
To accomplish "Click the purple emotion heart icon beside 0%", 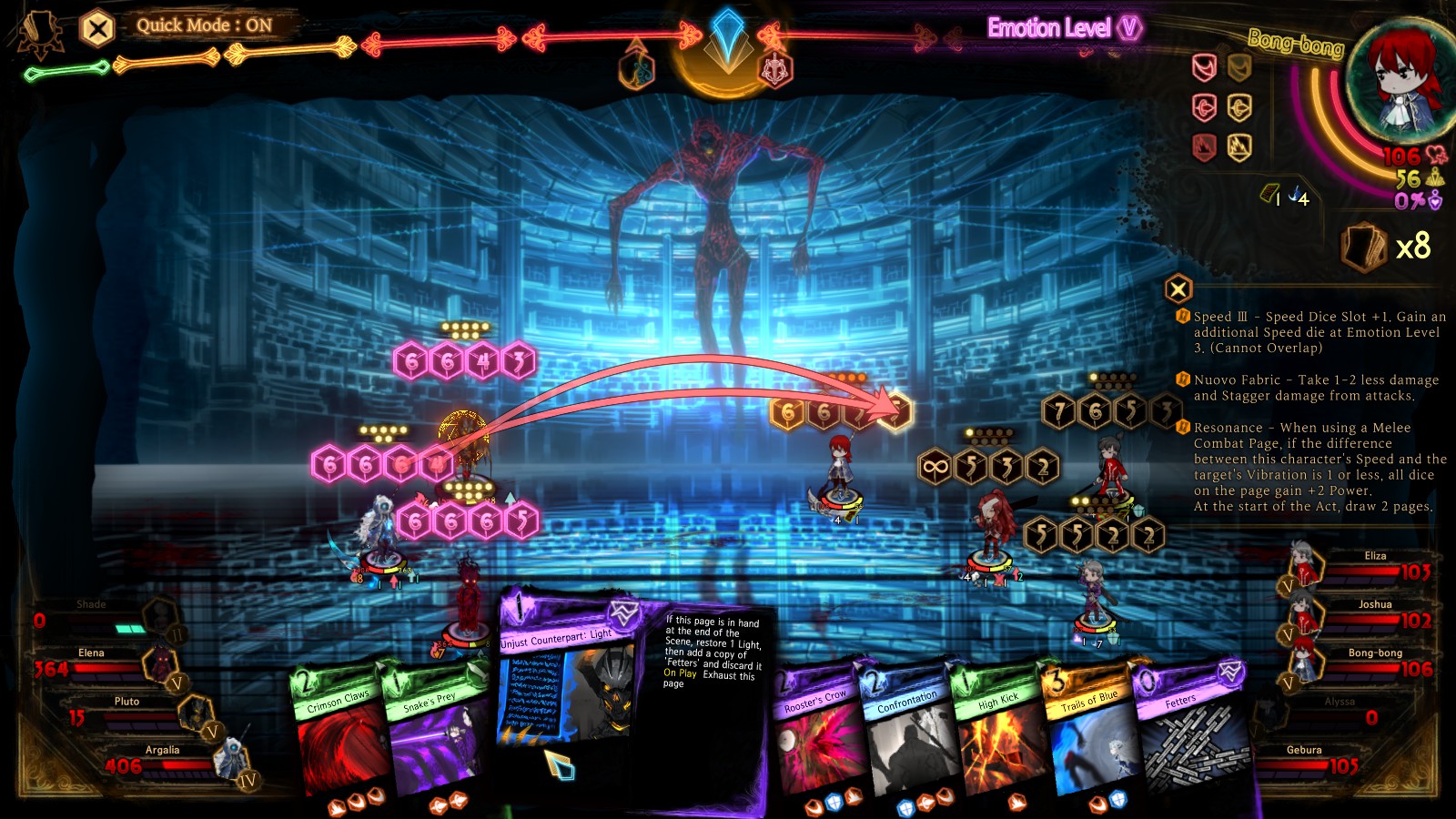I will pos(1435,202).
